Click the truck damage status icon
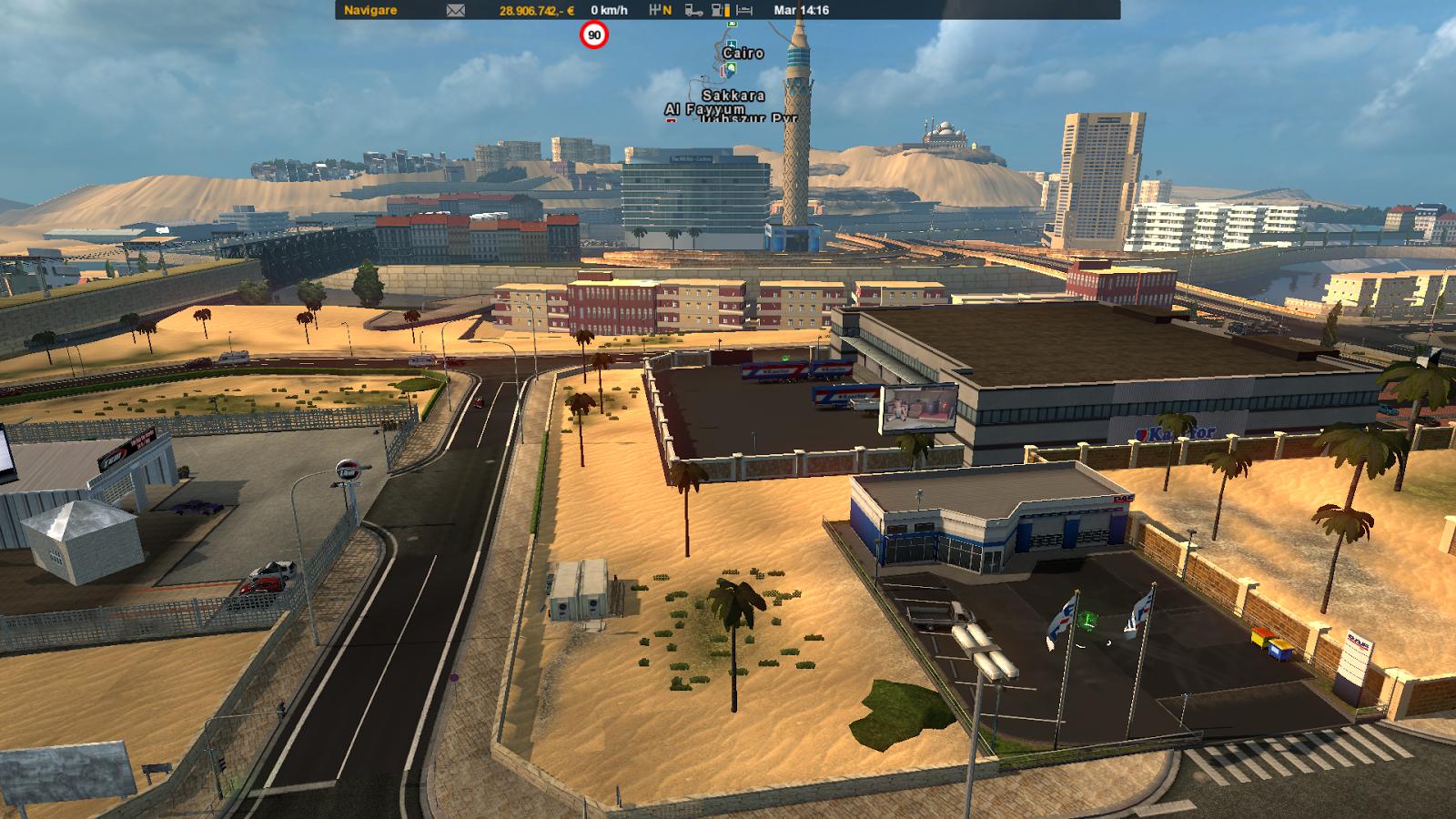The width and height of the screenshot is (1456, 819). click(693, 11)
